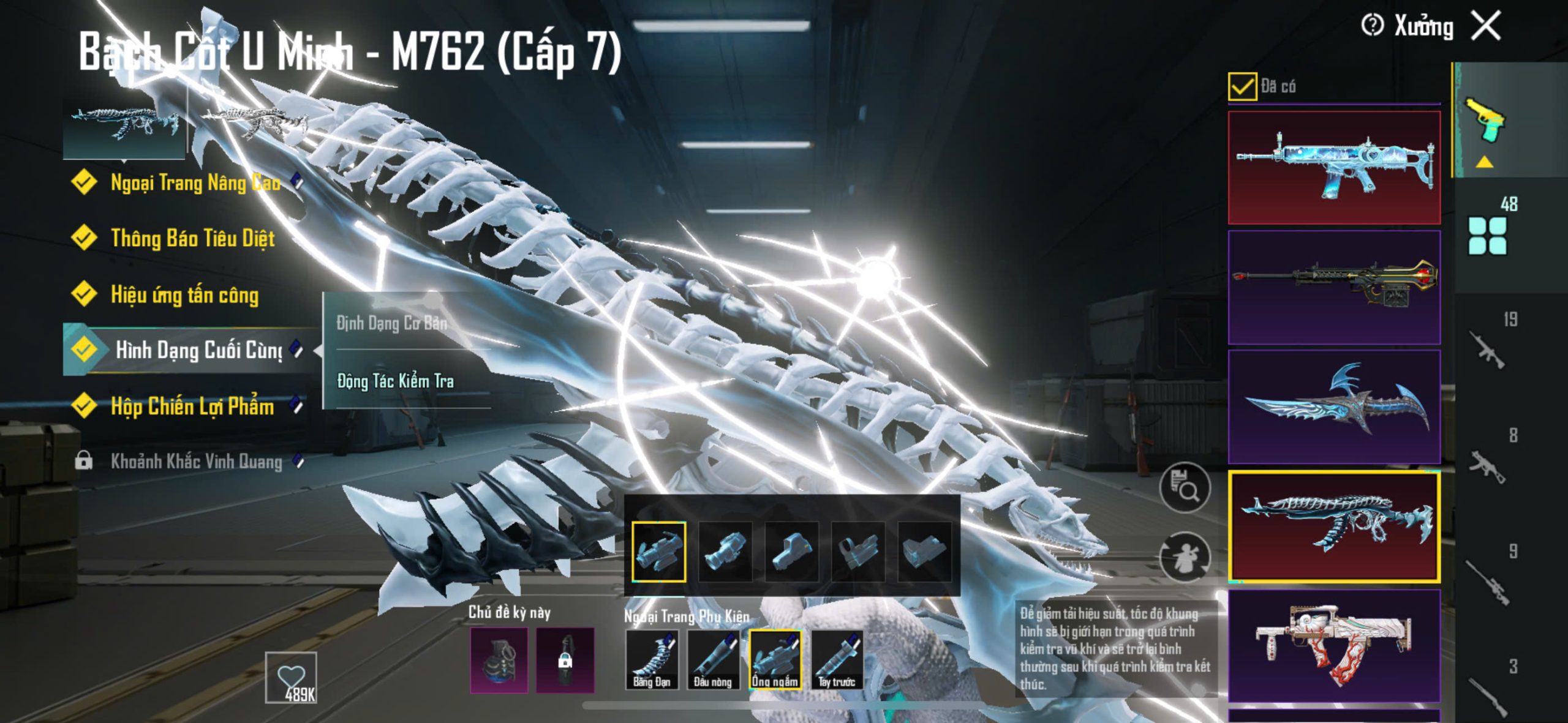Choose Định Dạng Cơ Bản option

392,323
